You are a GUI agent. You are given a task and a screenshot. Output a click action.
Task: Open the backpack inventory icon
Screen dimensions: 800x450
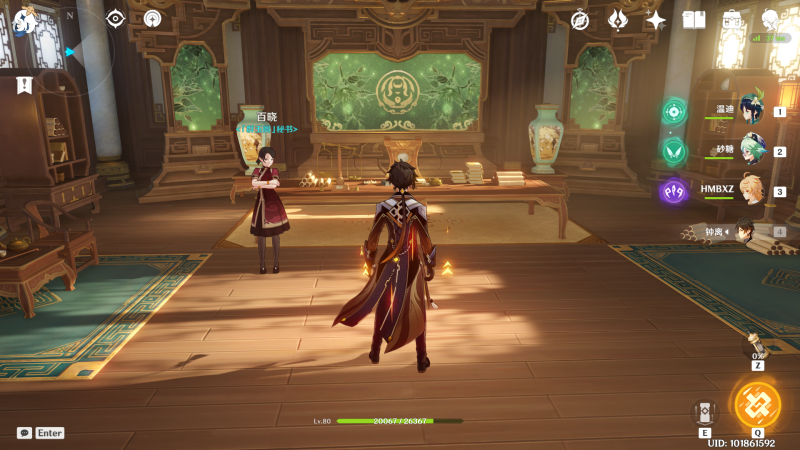[732, 20]
